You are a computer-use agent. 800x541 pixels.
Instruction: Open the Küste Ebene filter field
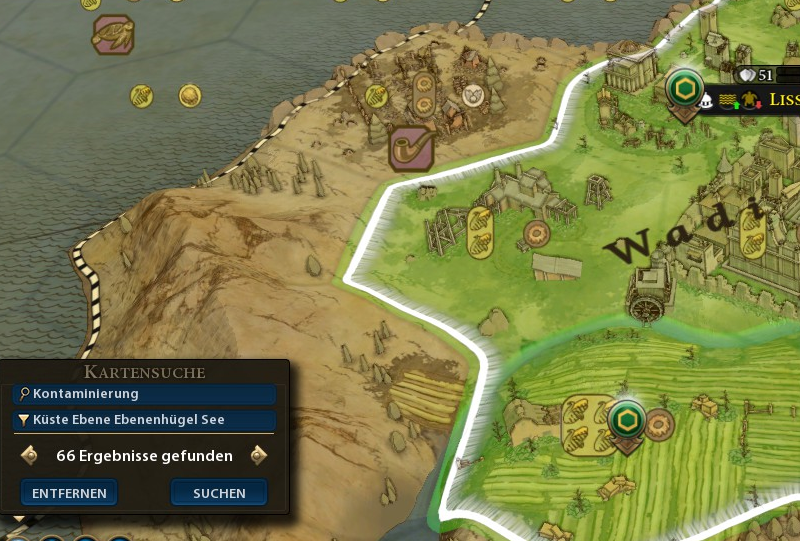coord(145,420)
